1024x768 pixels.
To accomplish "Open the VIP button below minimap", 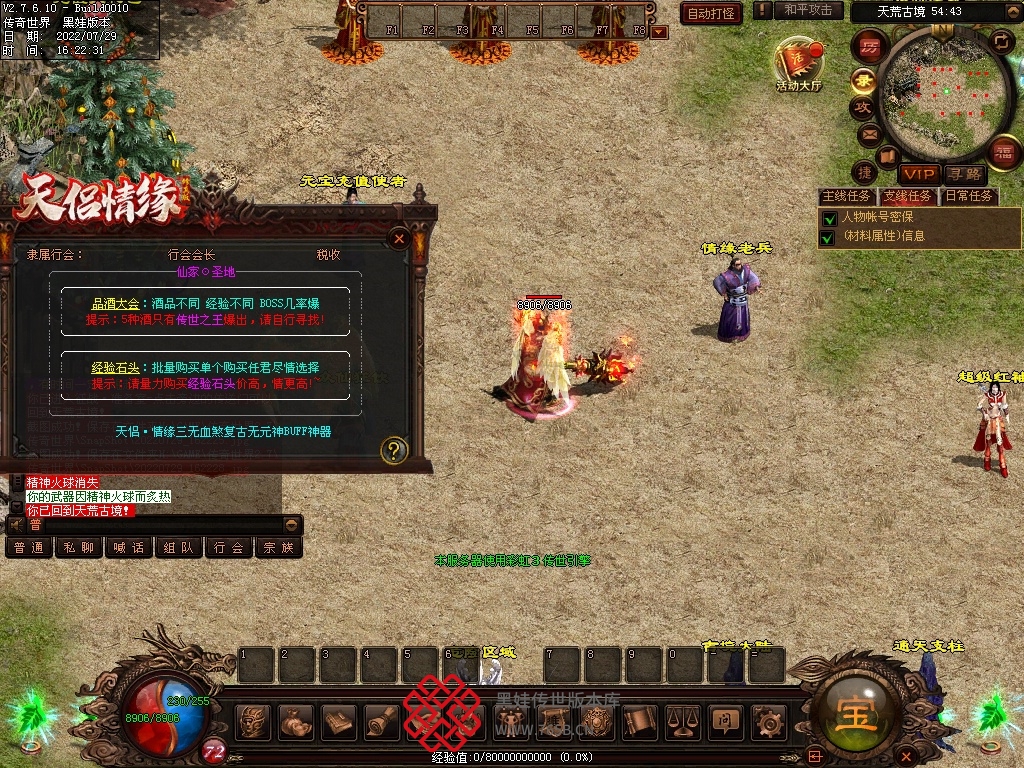I will coord(918,174).
